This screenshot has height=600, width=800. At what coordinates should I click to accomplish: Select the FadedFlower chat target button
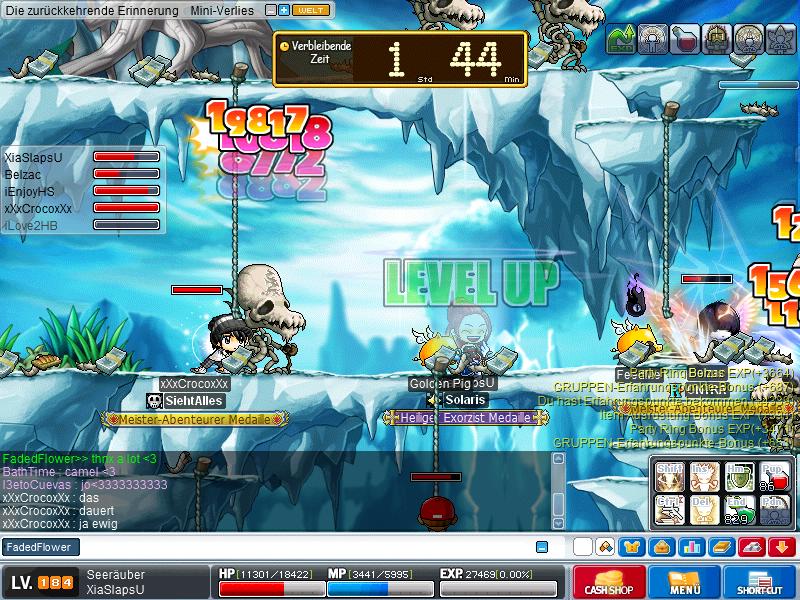(40, 547)
